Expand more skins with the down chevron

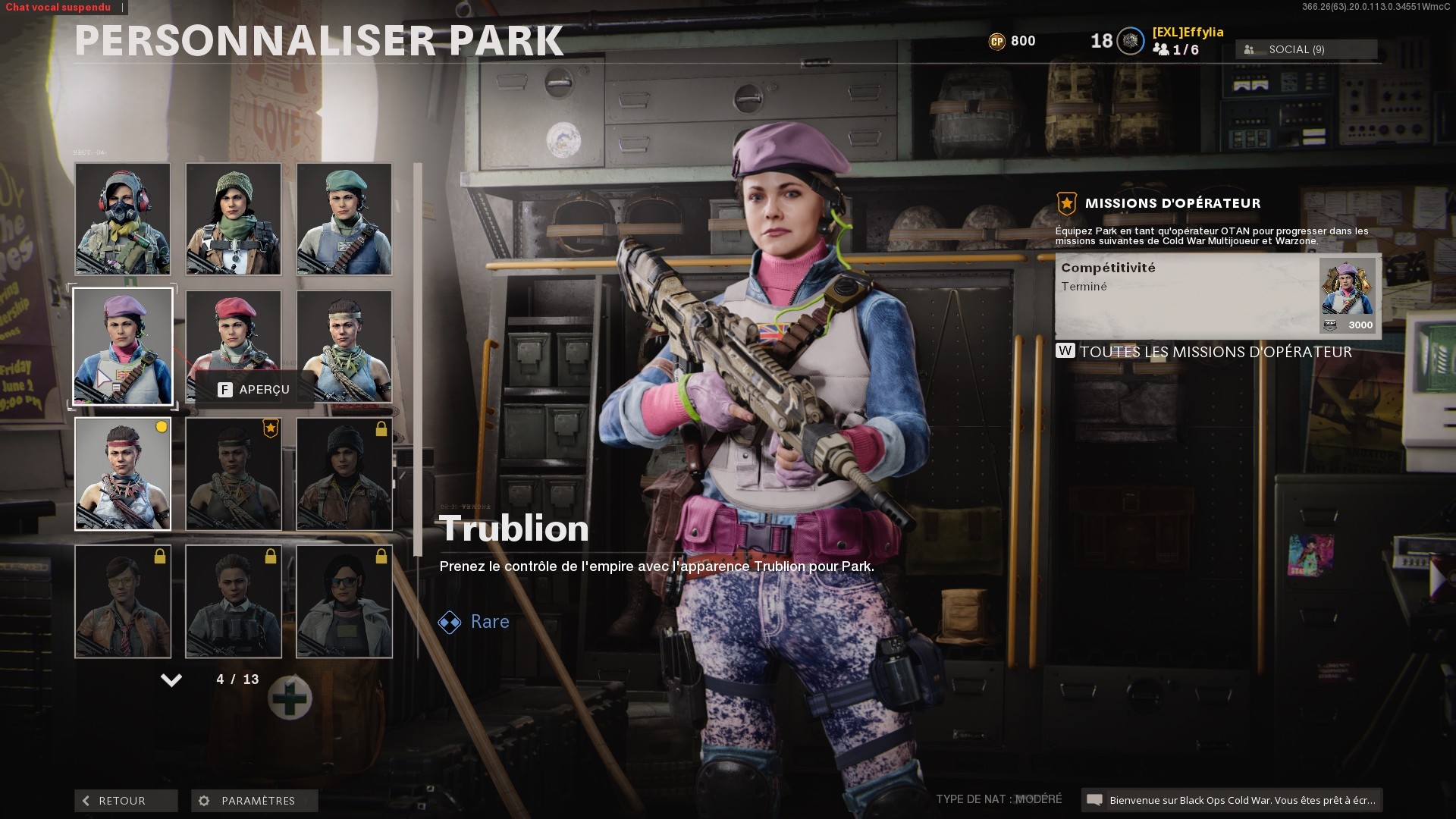pyautogui.click(x=171, y=680)
